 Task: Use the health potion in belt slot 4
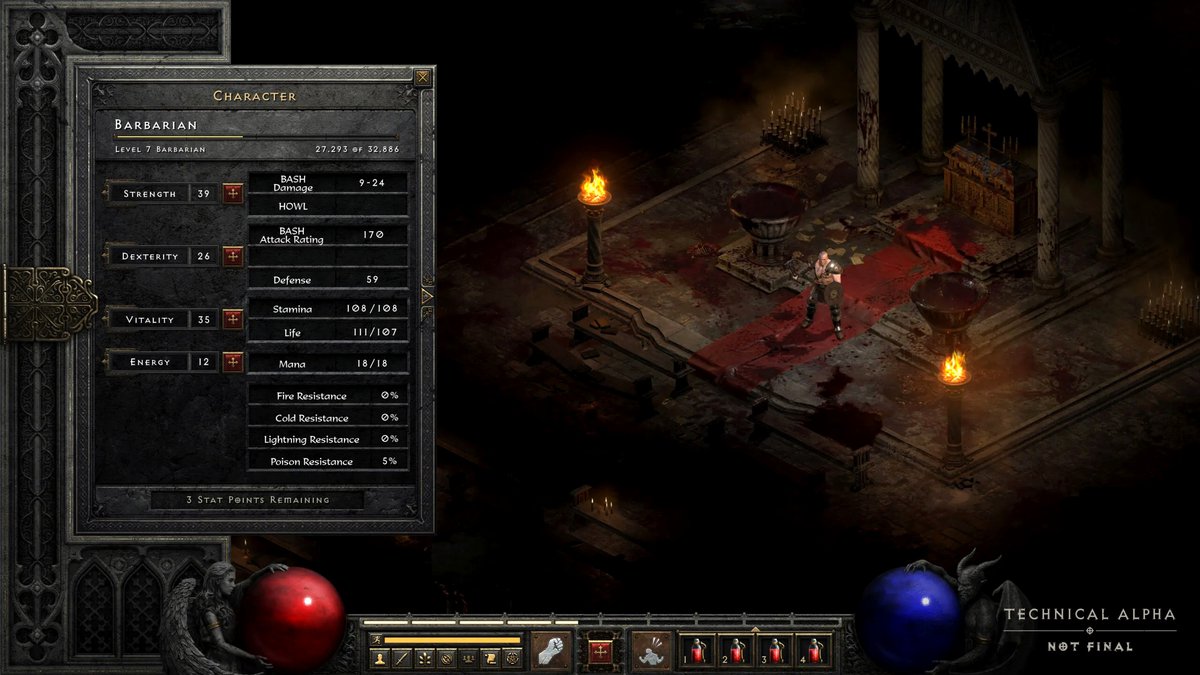(x=815, y=651)
